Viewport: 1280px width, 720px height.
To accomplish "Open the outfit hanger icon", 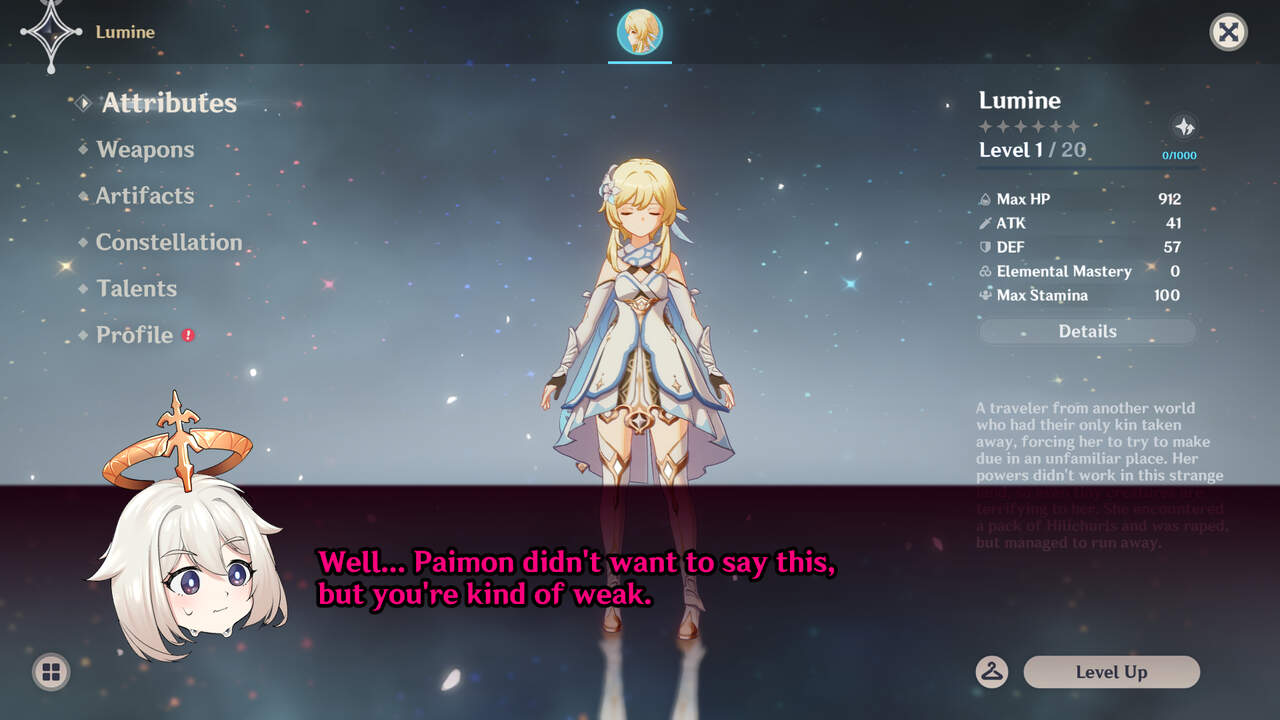I will (x=992, y=672).
